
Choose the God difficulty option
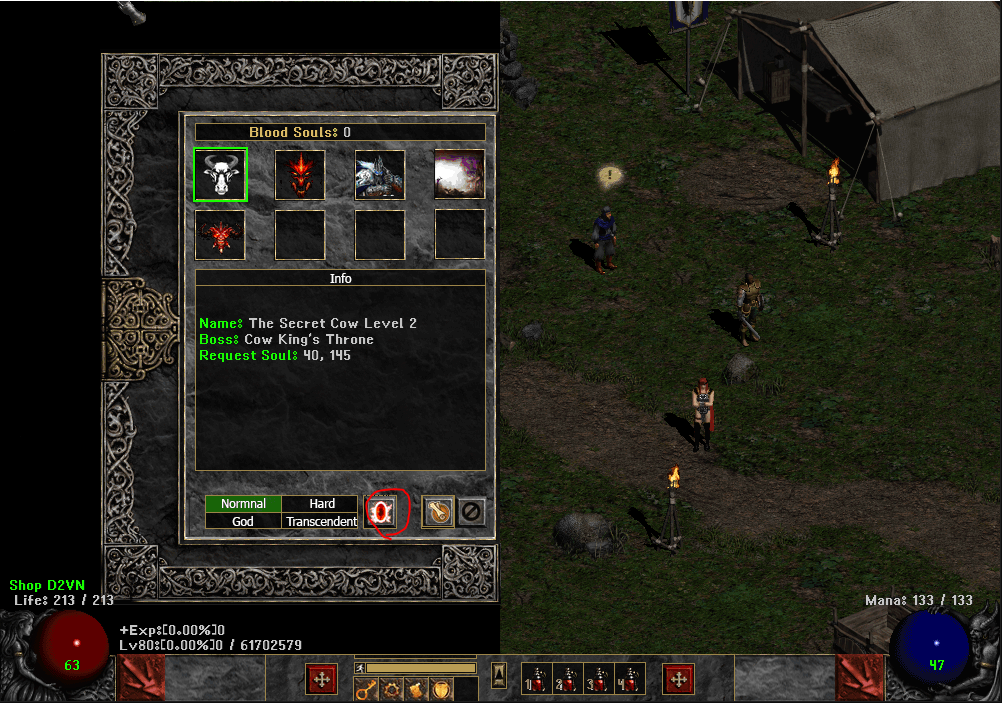(243, 521)
